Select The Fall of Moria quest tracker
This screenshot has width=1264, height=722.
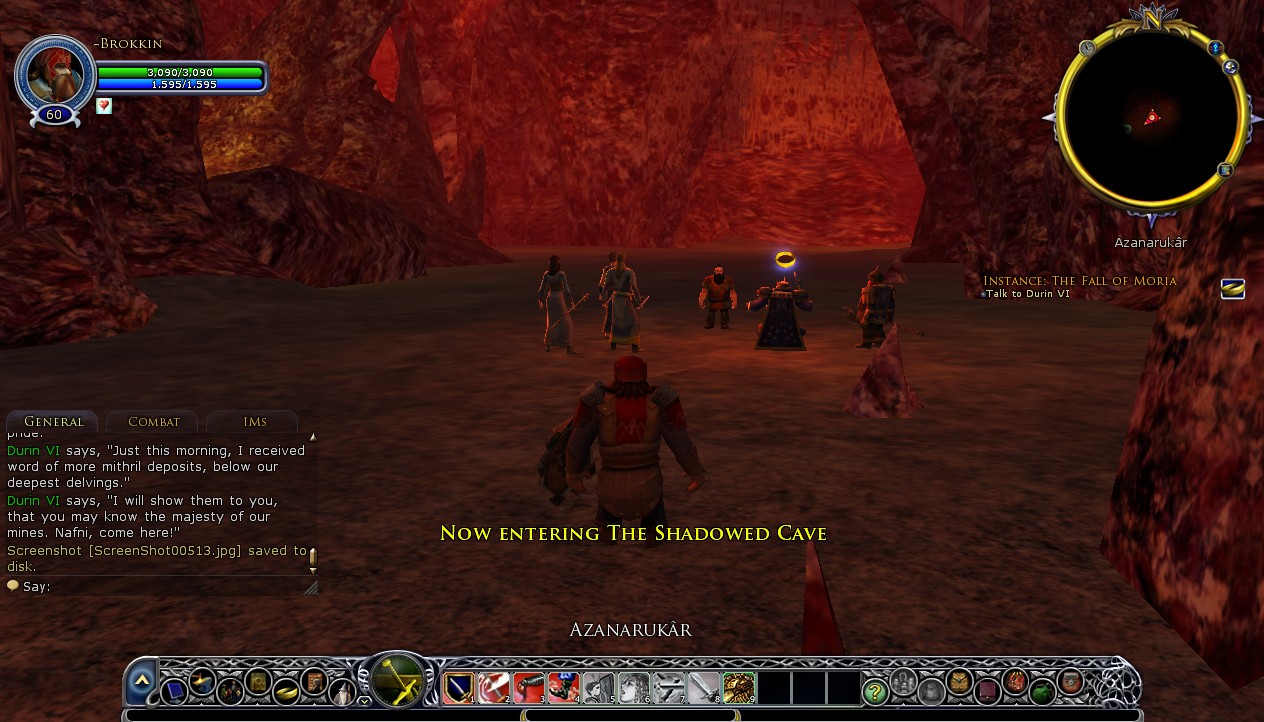pyautogui.click(x=1079, y=281)
